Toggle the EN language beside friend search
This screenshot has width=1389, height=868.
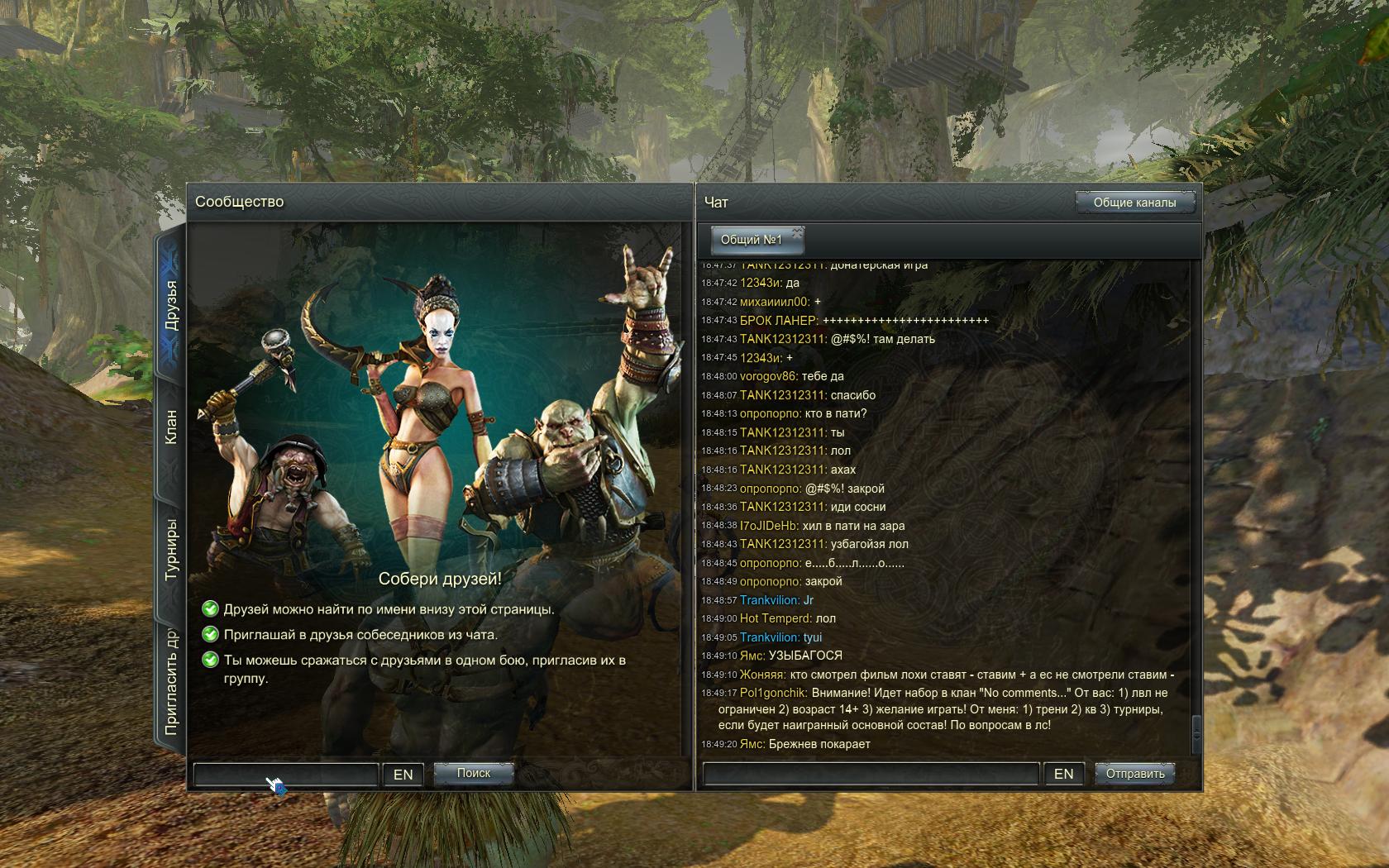click(403, 775)
